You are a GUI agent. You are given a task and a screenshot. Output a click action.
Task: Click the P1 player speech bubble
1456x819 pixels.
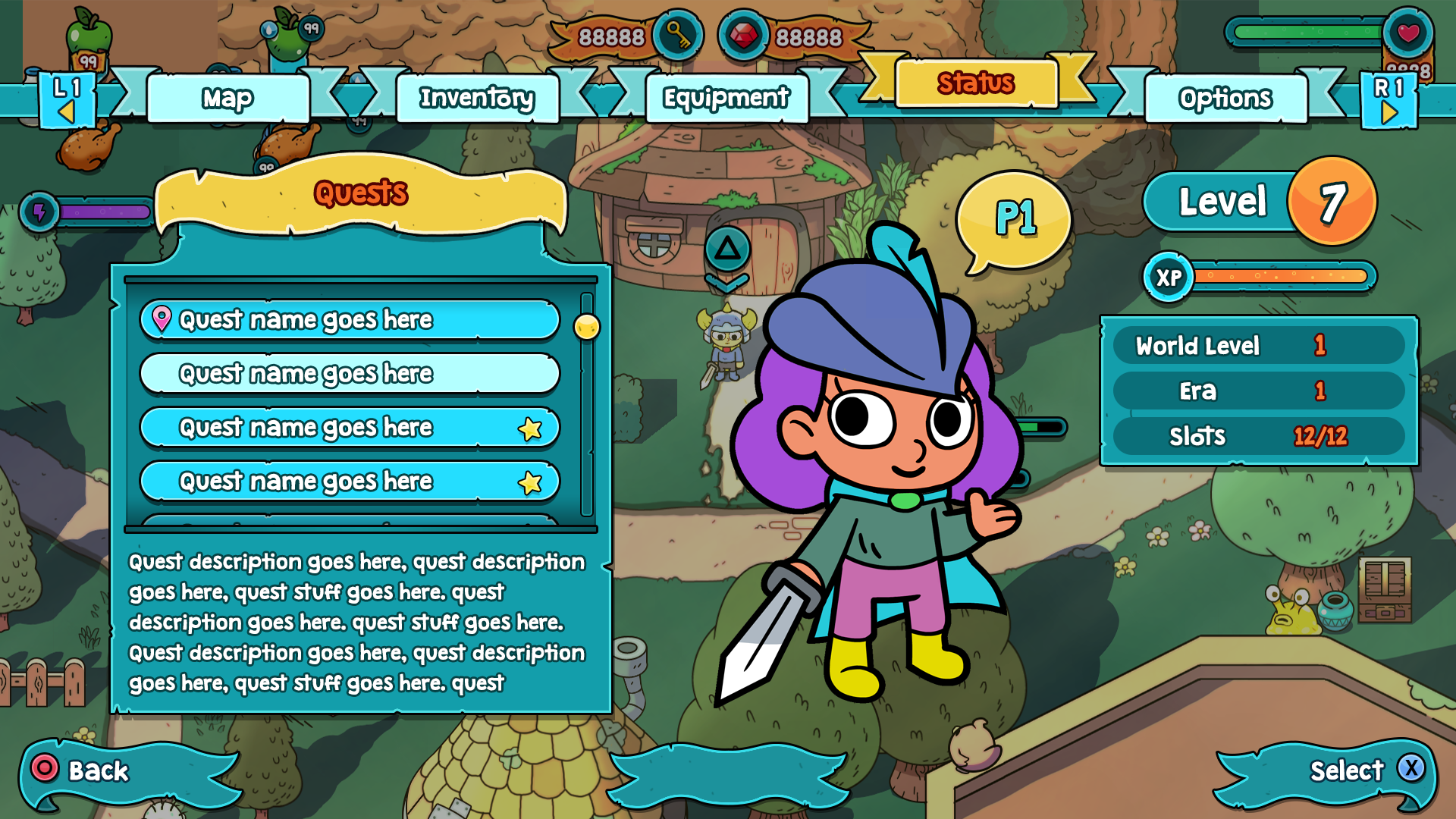tap(1015, 218)
